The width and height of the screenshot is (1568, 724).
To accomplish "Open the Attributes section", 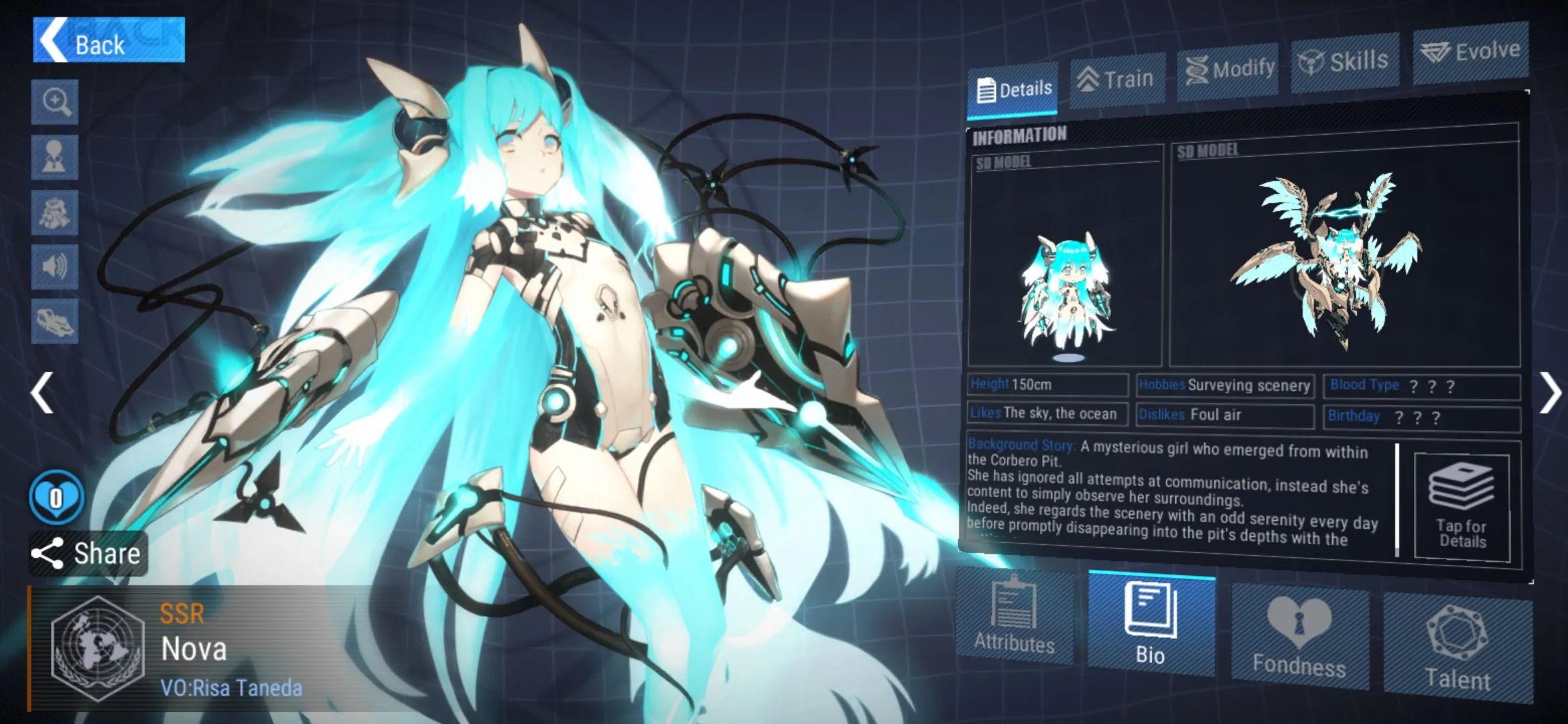I will [x=1015, y=617].
